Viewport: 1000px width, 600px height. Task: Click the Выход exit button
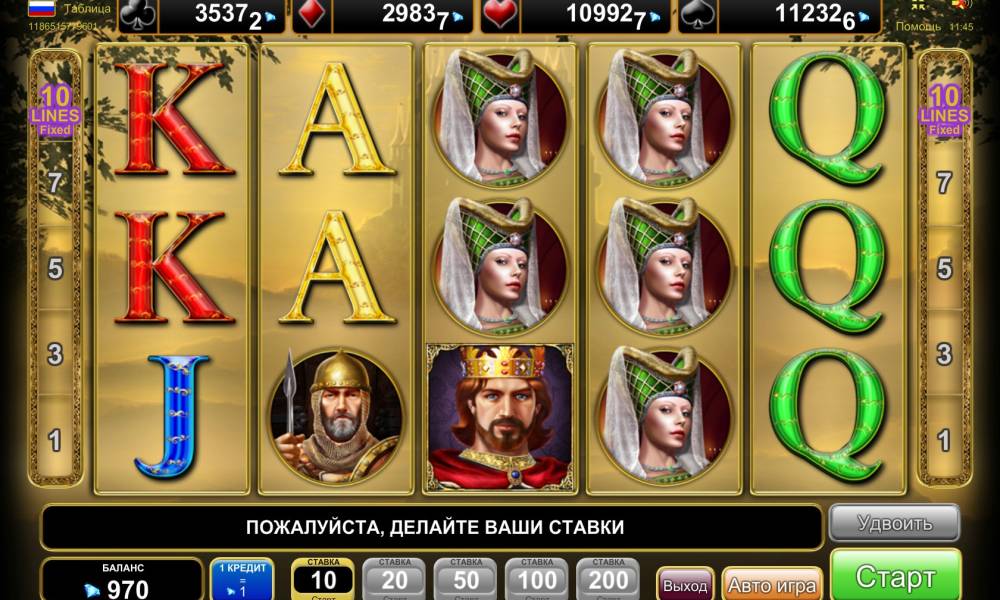click(685, 584)
